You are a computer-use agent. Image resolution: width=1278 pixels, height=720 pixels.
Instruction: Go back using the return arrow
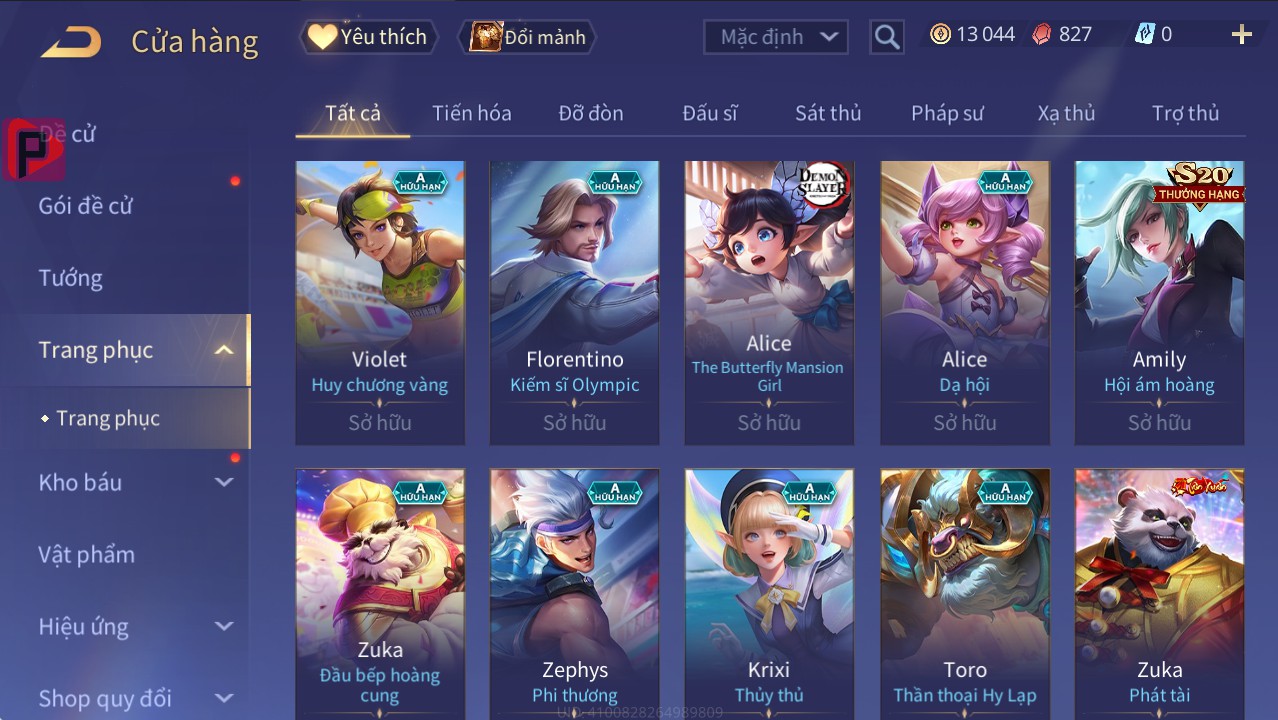[x=71, y=41]
